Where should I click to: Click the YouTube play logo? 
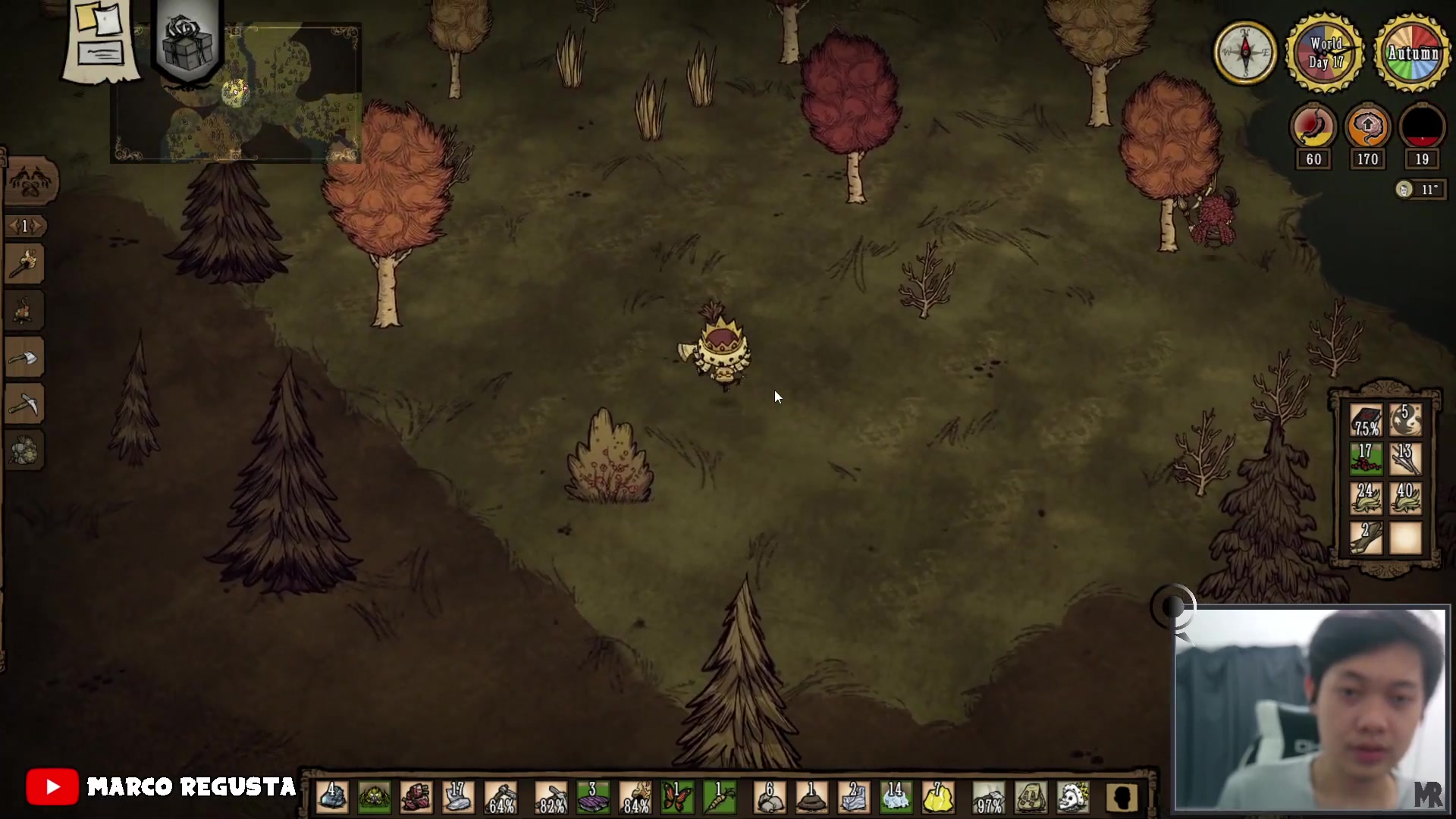(x=52, y=787)
